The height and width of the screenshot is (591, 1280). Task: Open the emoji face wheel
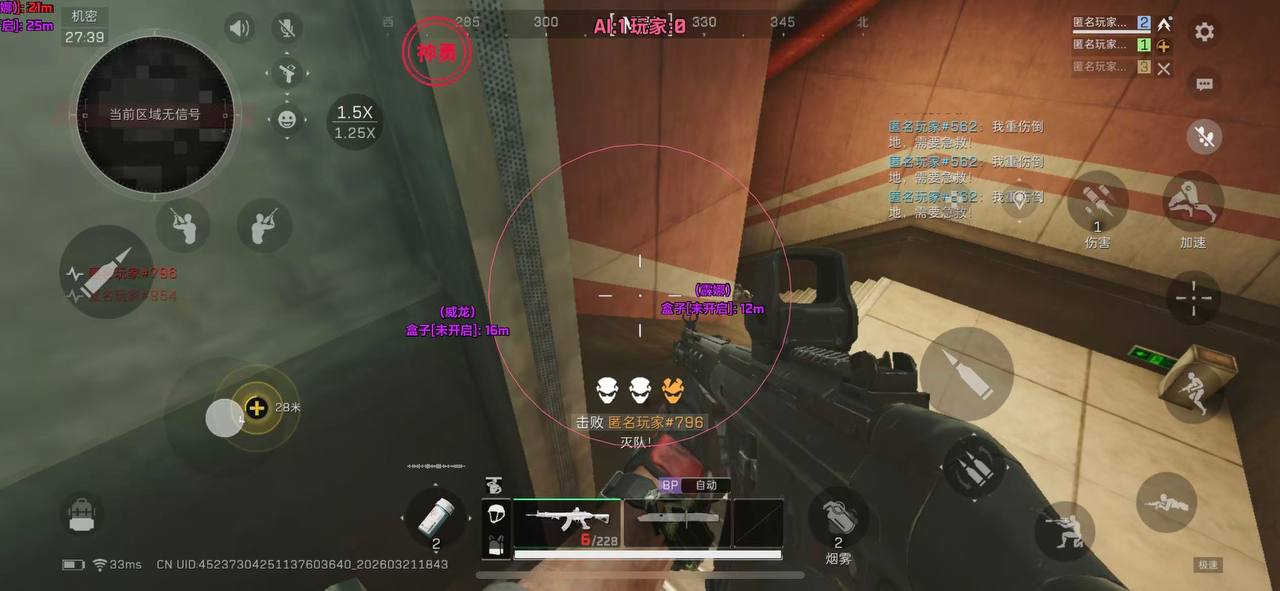pyautogui.click(x=287, y=120)
